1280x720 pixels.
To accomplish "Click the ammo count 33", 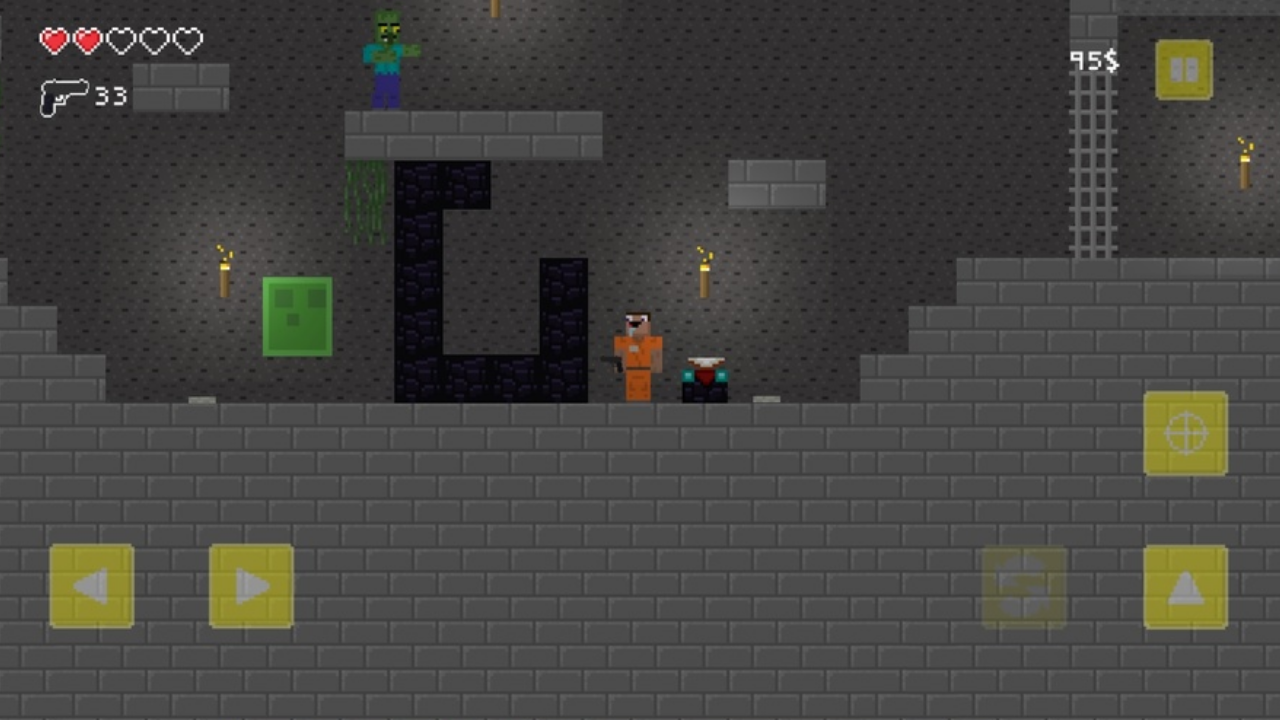I will 110,97.
